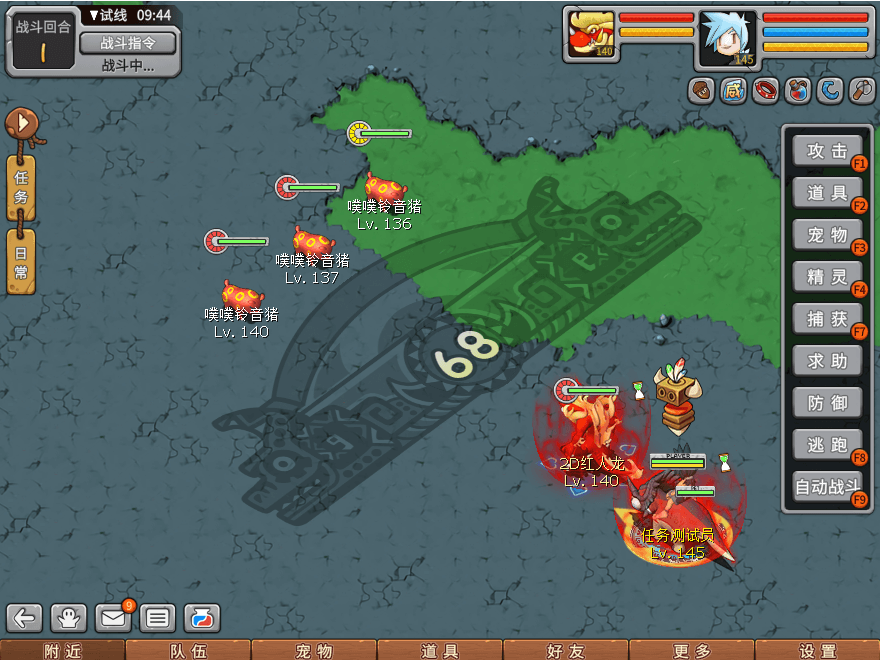This screenshot has width=880, height=660.
Task: Open the 战斗指令 battle orders button
Action: click(127, 43)
